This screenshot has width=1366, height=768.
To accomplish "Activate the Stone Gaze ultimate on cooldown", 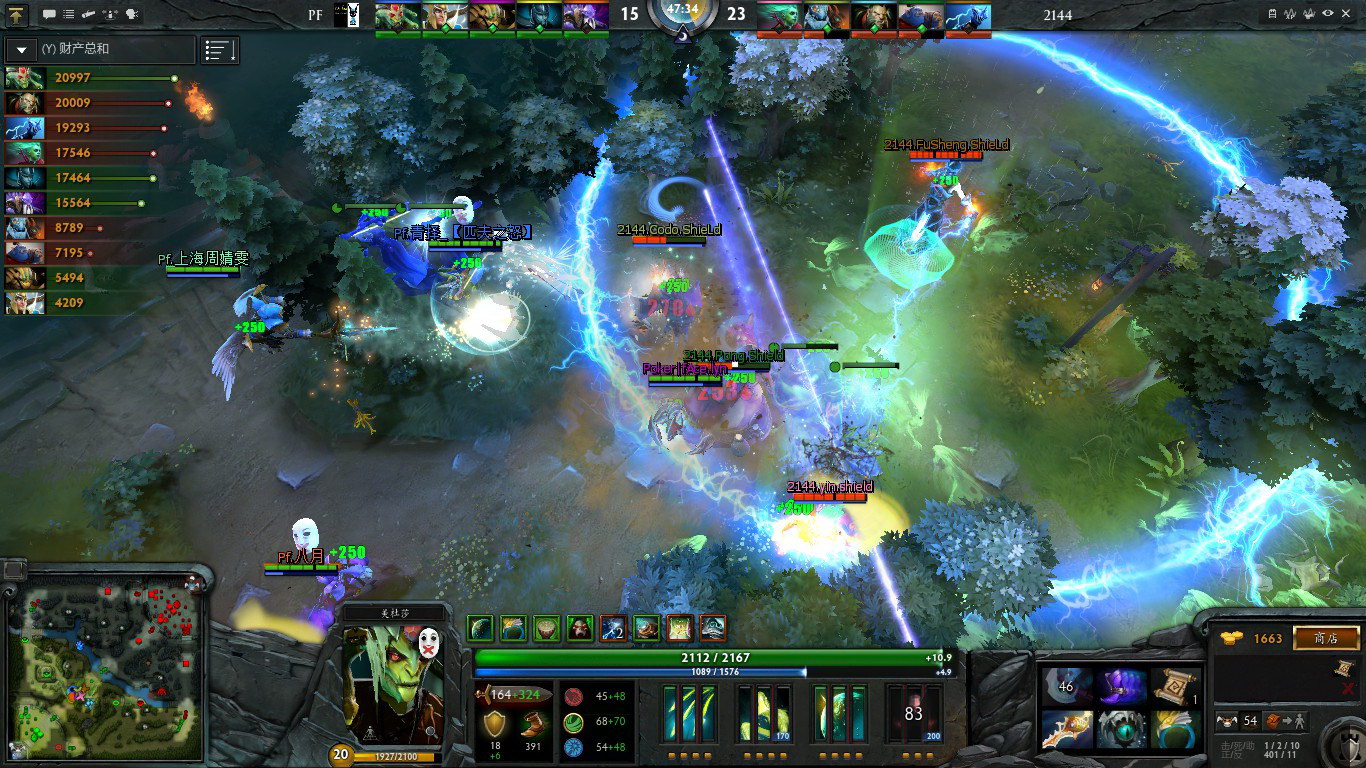I will click(913, 713).
